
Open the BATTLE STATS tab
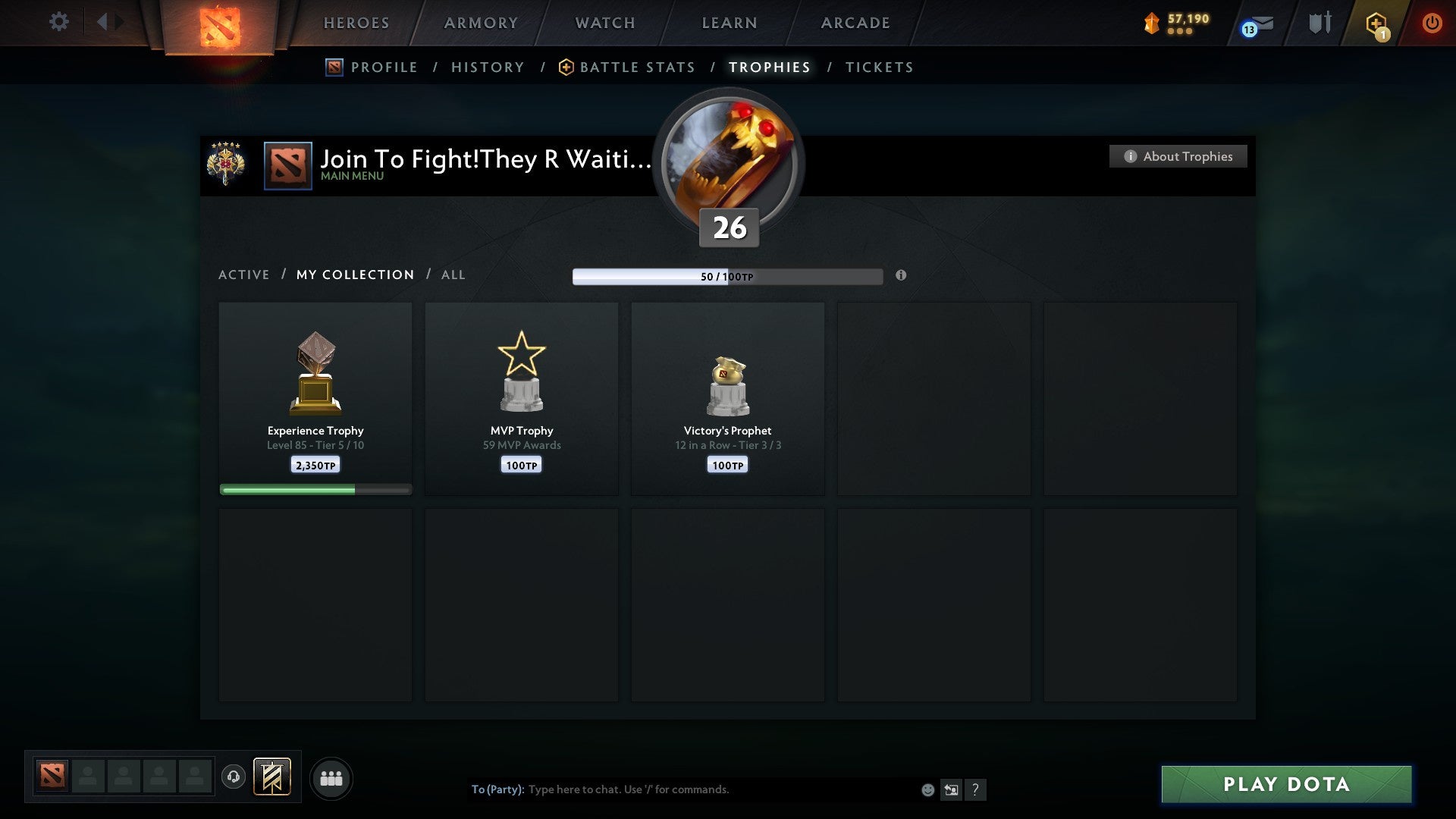tap(637, 67)
